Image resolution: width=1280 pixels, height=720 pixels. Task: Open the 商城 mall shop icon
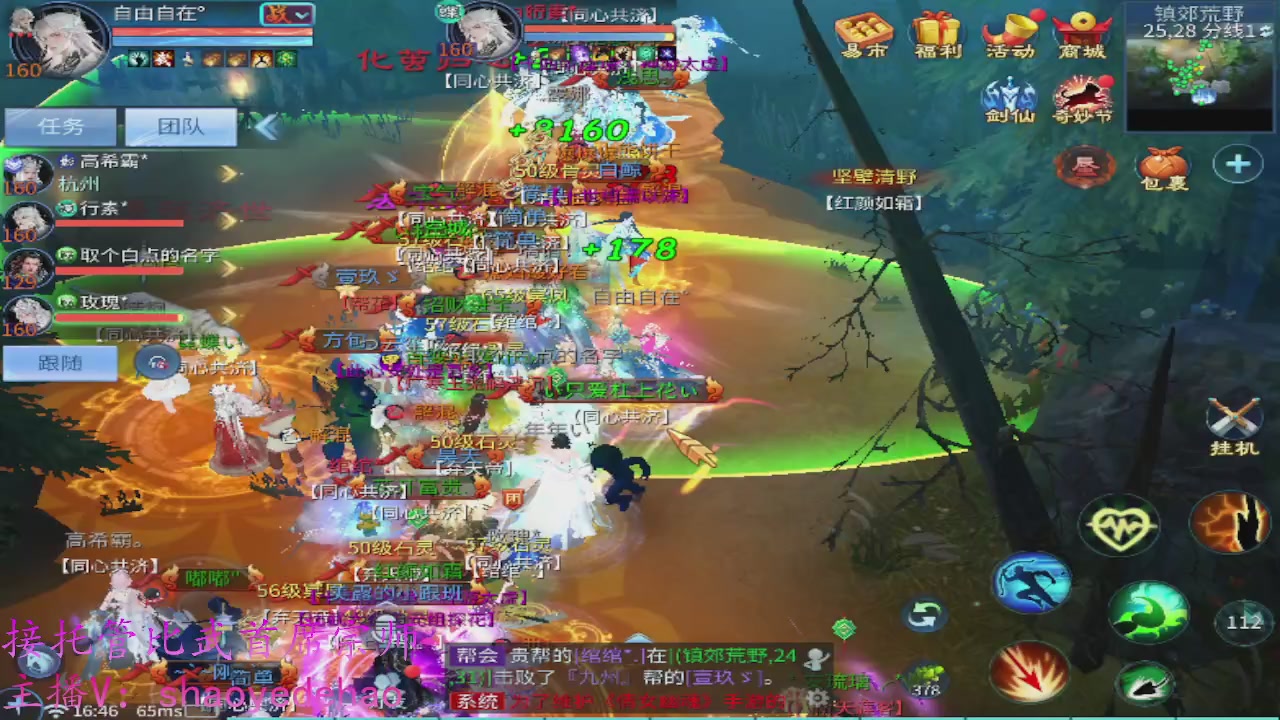(1082, 37)
